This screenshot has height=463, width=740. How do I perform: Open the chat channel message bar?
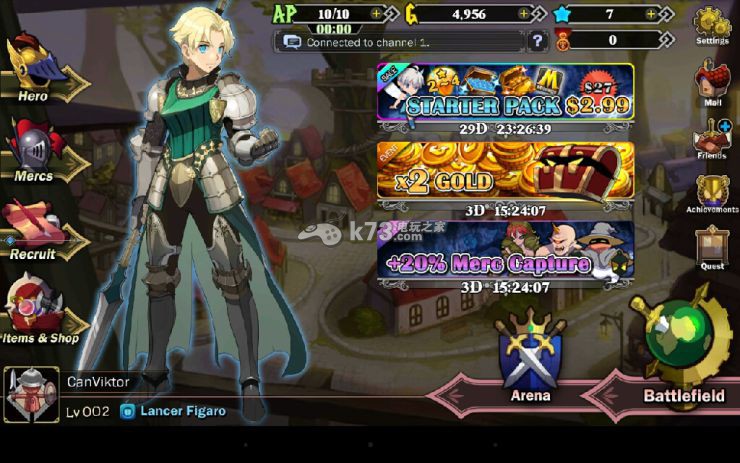coord(400,42)
